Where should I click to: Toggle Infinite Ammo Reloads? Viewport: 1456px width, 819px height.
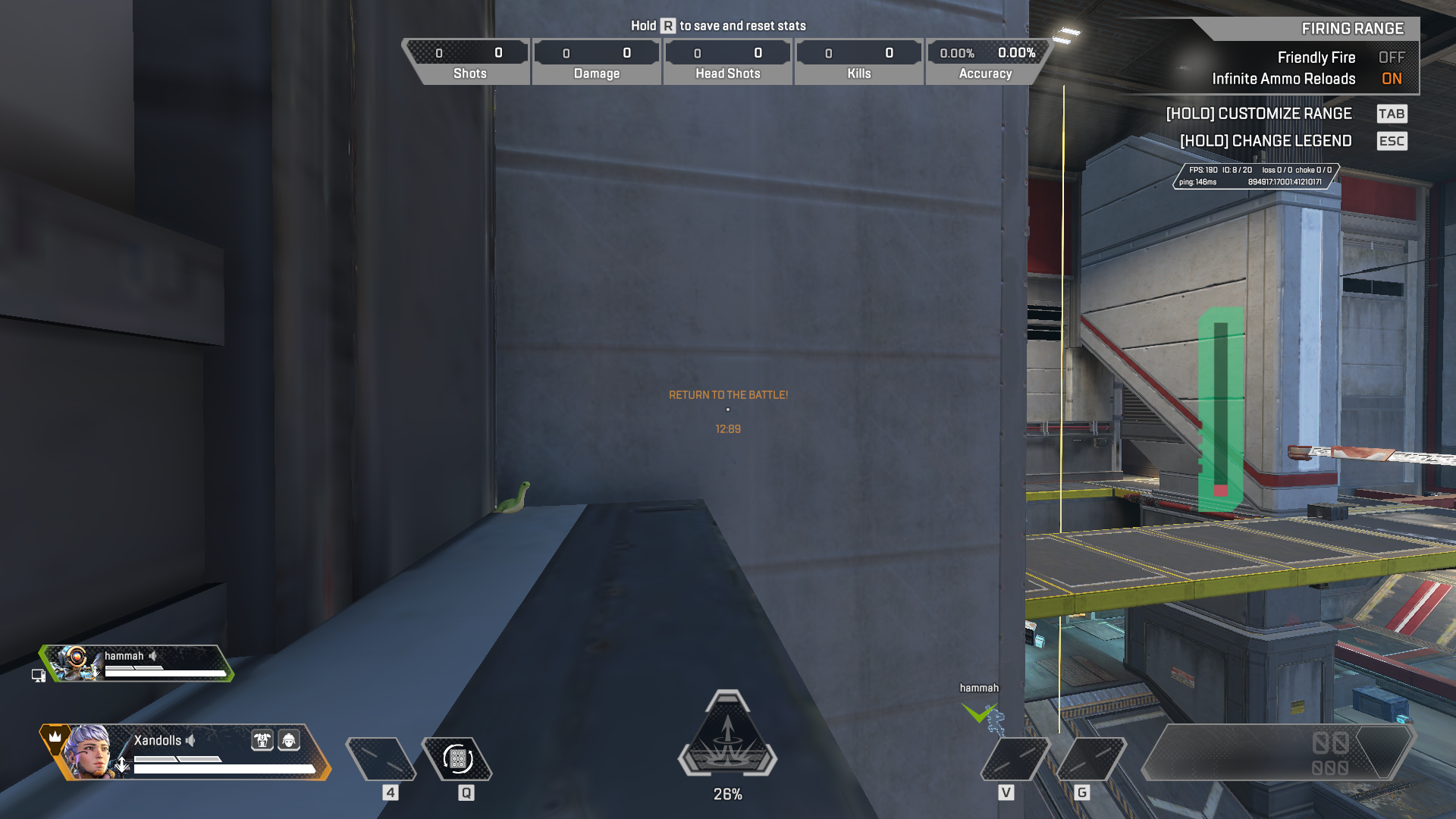click(1391, 79)
